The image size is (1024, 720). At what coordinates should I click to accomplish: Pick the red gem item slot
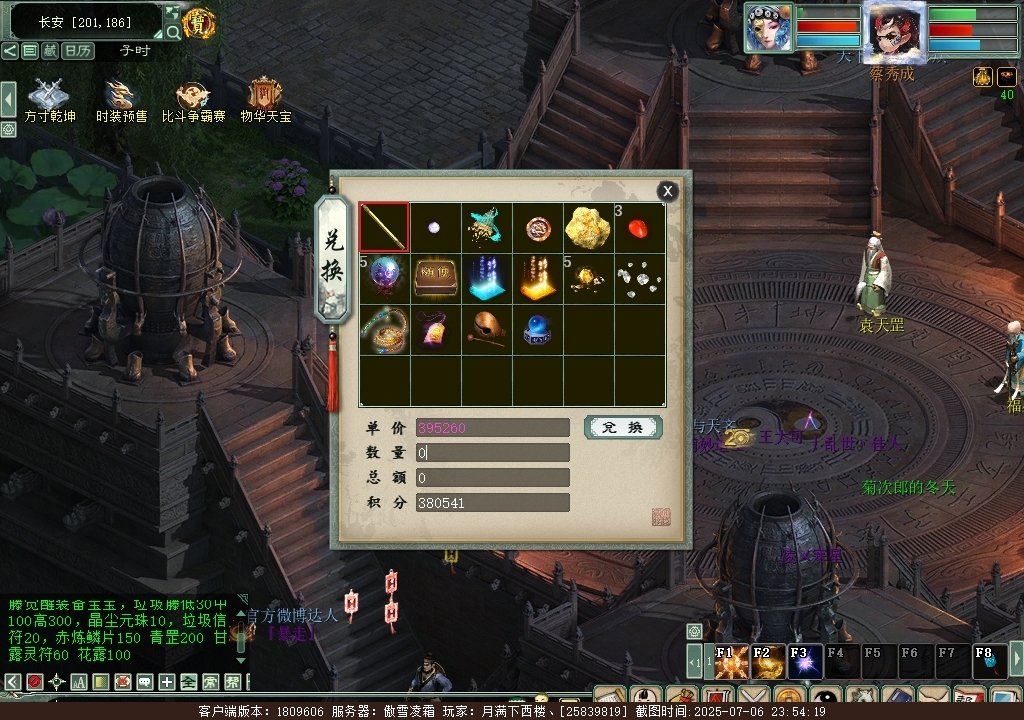[x=639, y=228]
